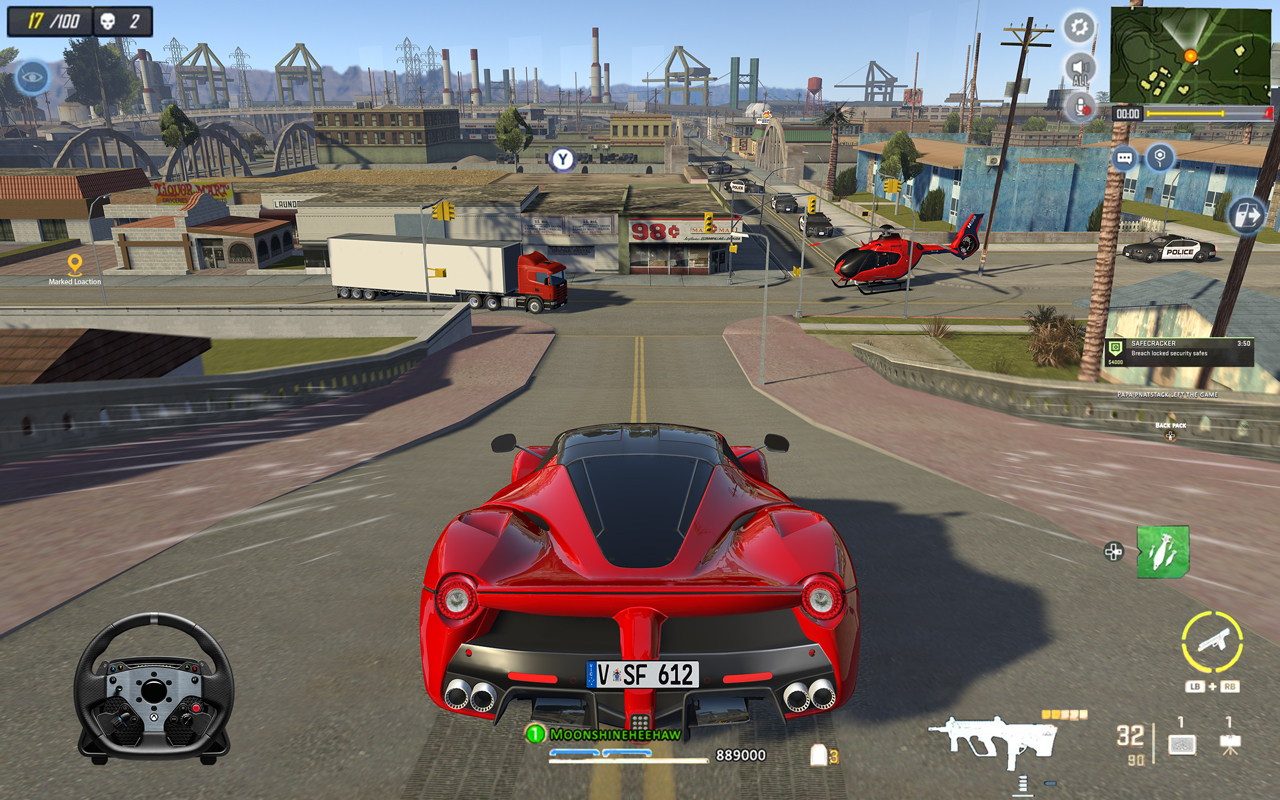
Task: Toggle the eye view button
Action: [32, 77]
